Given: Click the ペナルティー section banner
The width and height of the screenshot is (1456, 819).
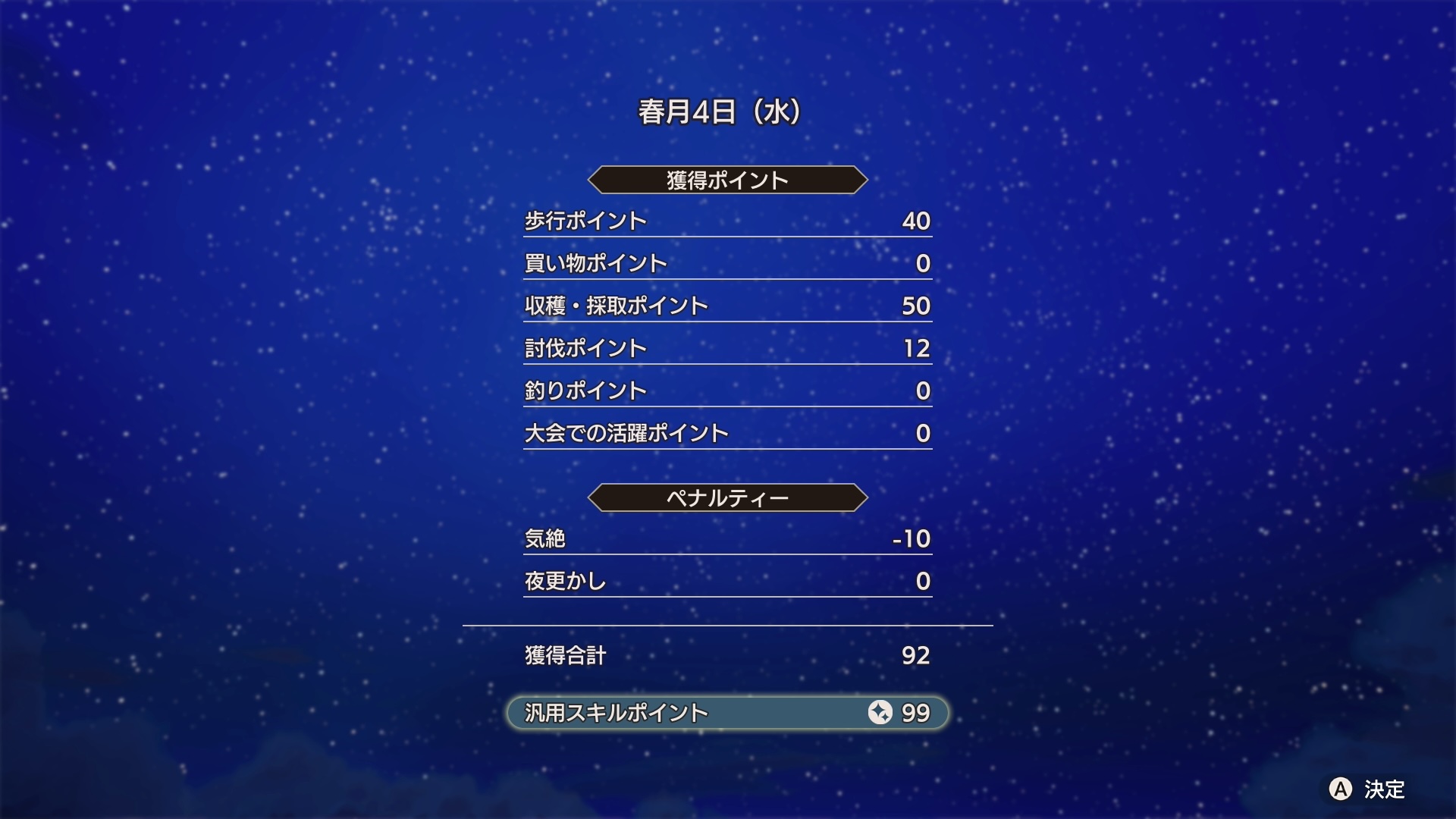Looking at the screenshot, I should point(726,497).
